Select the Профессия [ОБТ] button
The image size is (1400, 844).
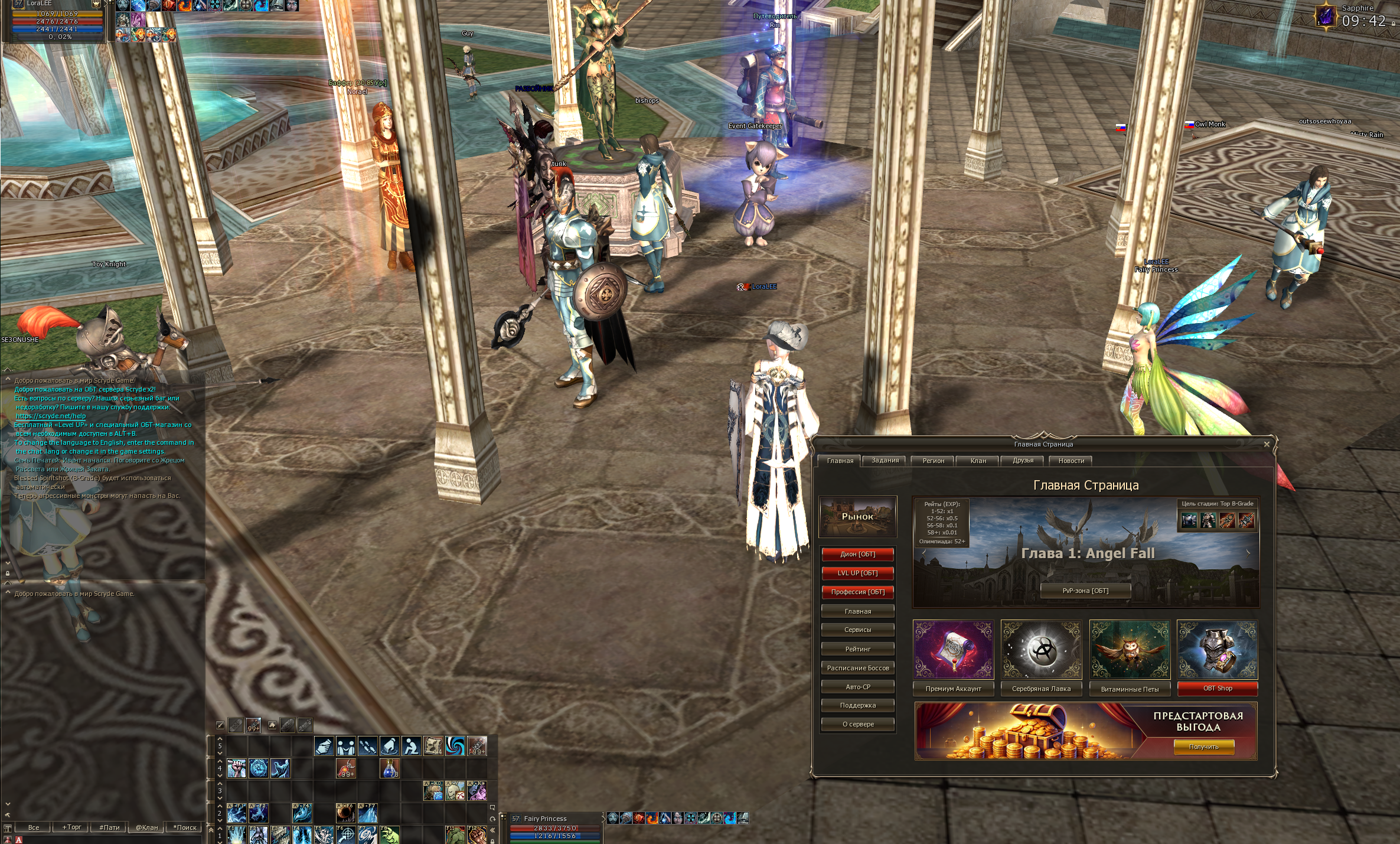point(857,592)
